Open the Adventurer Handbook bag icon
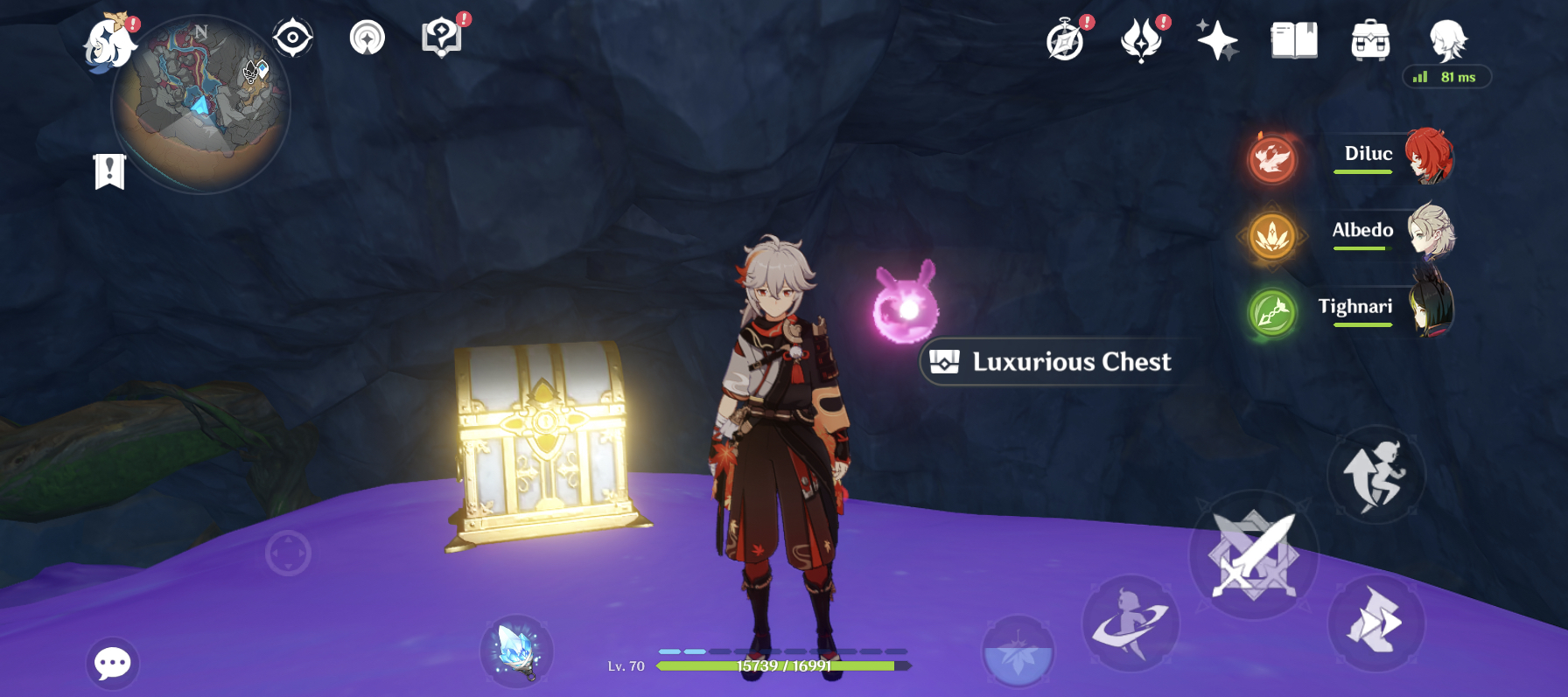The image size is (1568, 697). 1369,38
